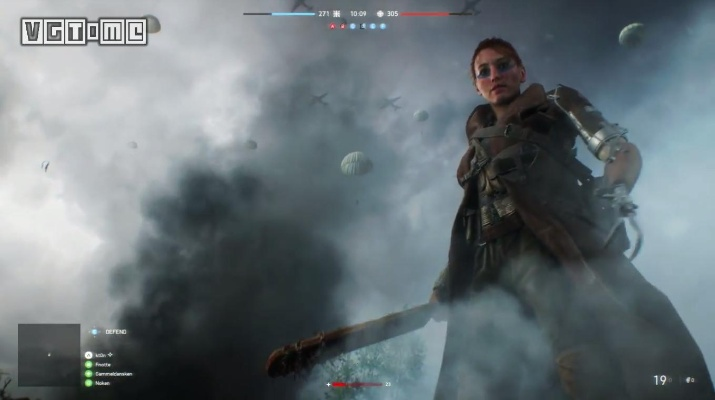Select the DEFEND objective order icon

[x=95, y=331]
